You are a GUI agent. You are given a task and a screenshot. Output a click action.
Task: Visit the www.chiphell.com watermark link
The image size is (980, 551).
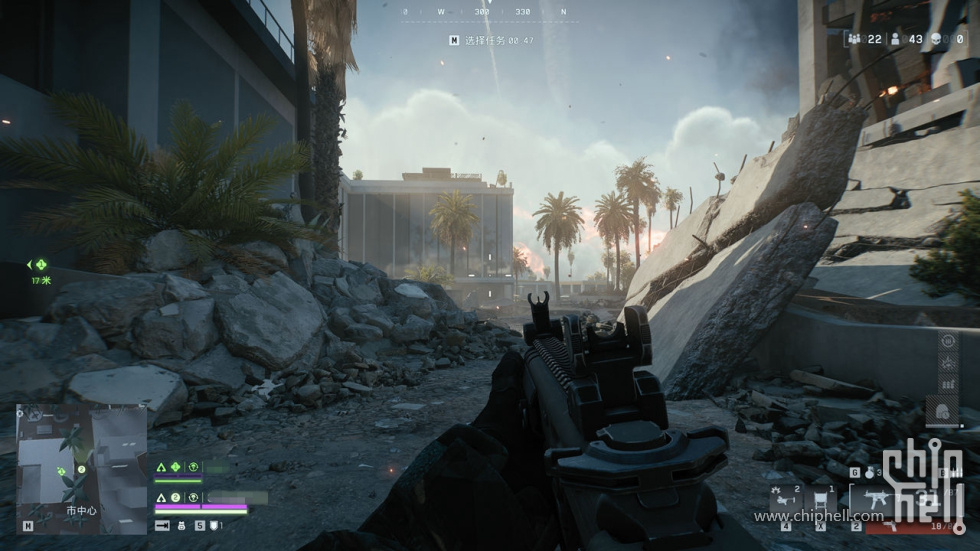(x=819, y=516)
